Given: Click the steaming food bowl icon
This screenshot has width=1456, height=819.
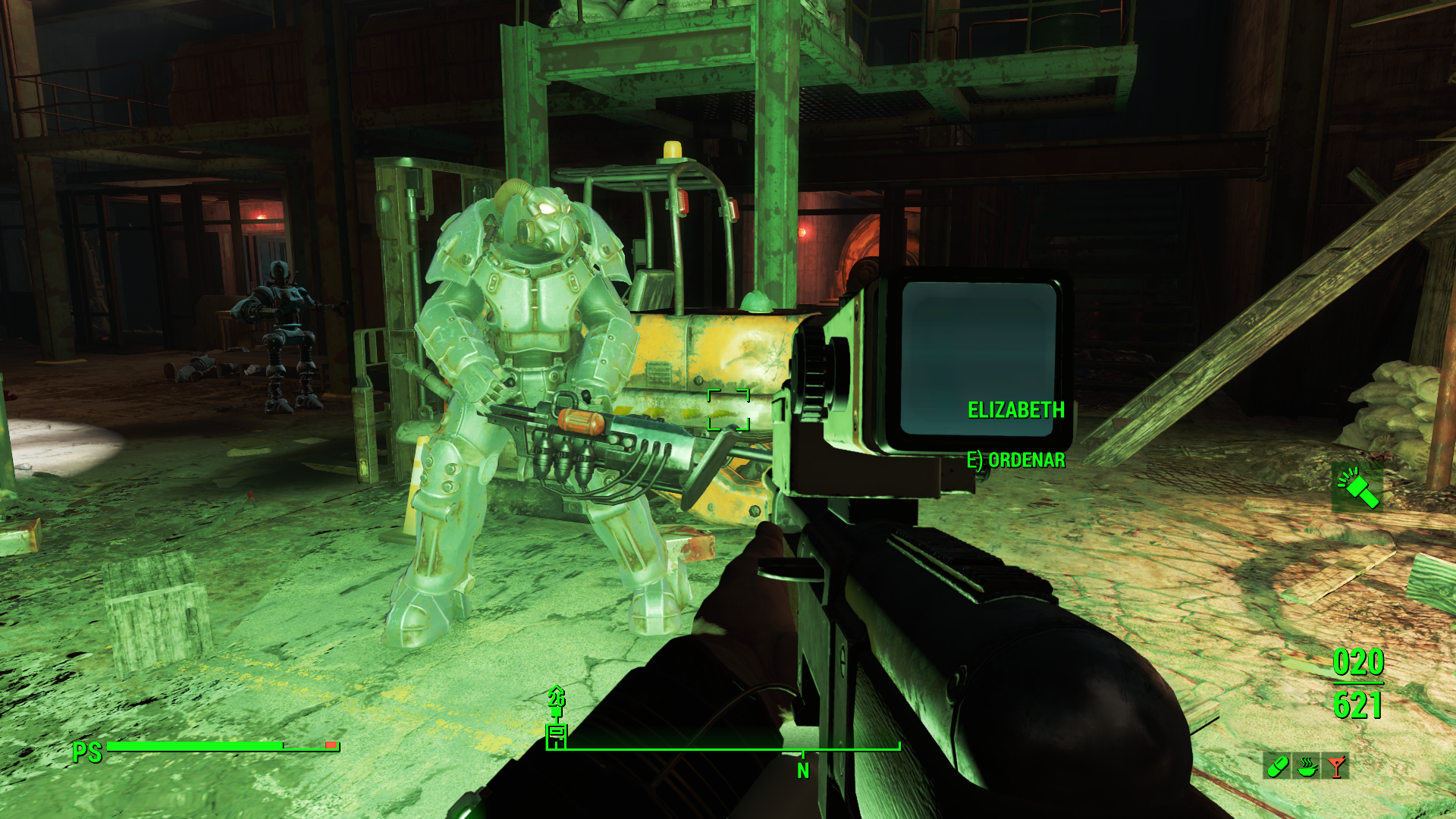Looking at the screenshot, I should point(1307,766).
